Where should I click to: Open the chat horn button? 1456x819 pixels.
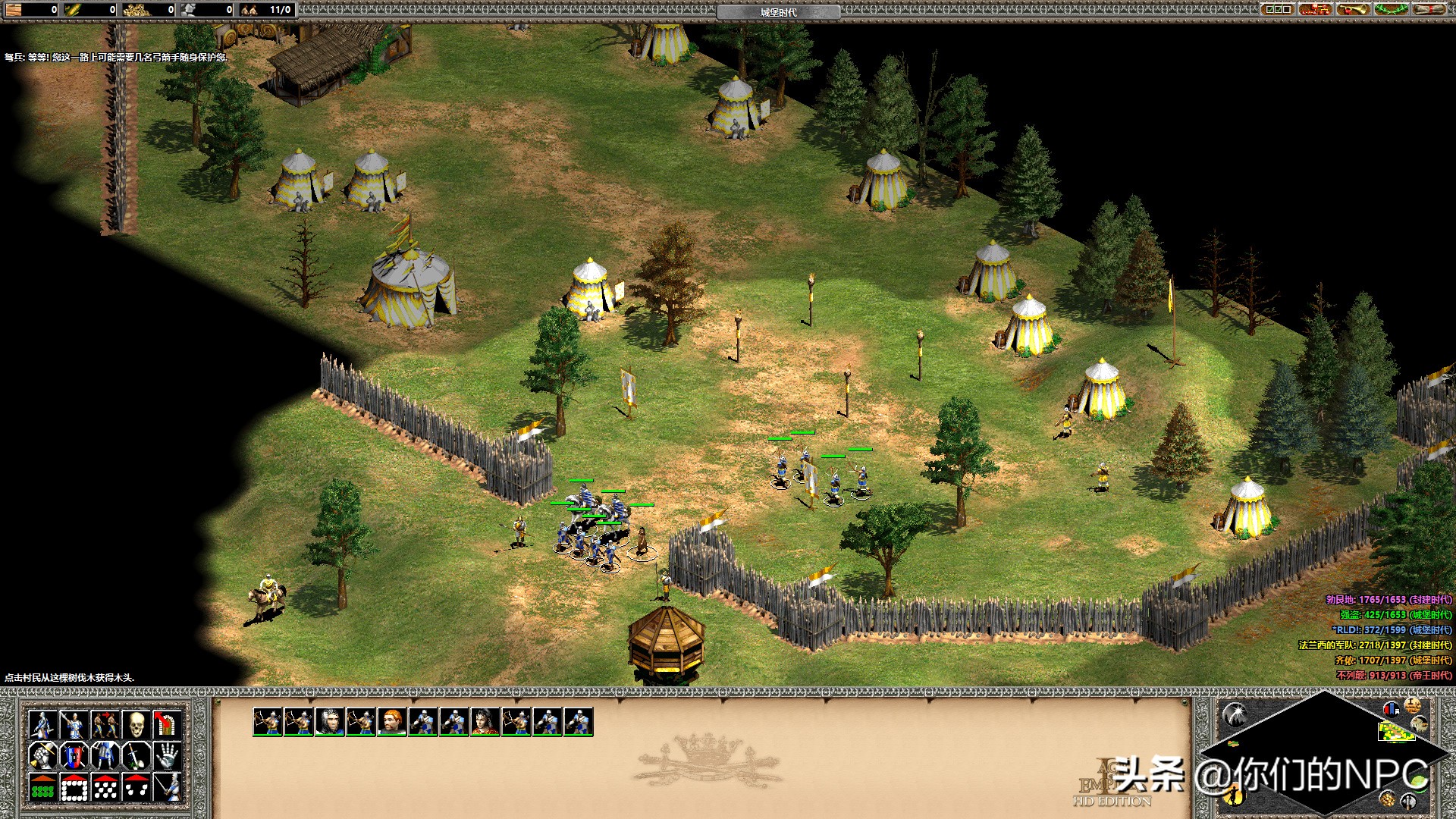(1354, 9)
